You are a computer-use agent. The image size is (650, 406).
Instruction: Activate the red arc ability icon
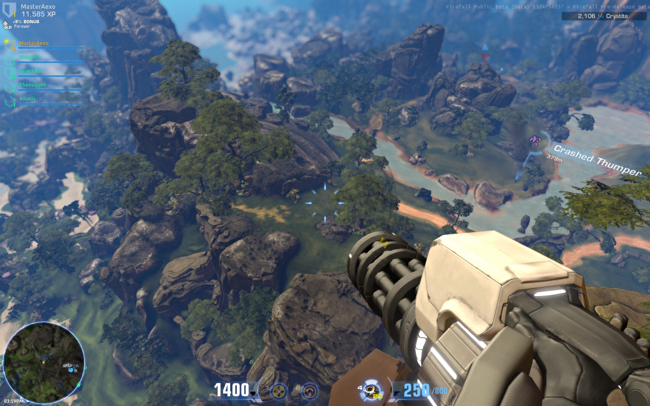[x=310, y=391]
